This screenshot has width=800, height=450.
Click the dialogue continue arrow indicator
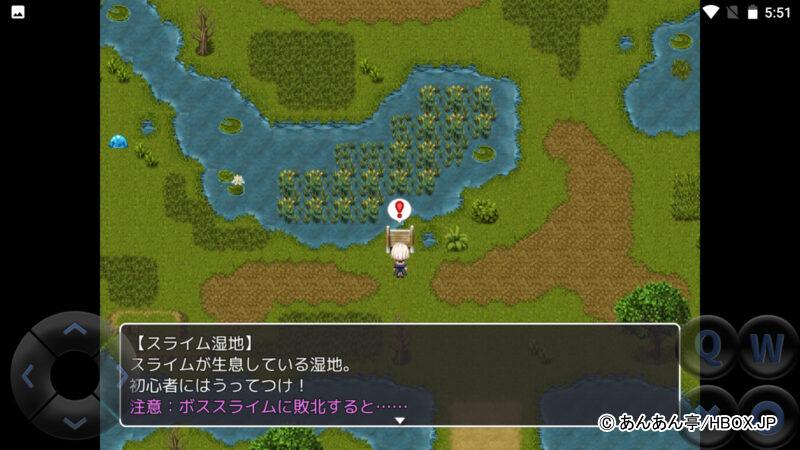[400, 420]
